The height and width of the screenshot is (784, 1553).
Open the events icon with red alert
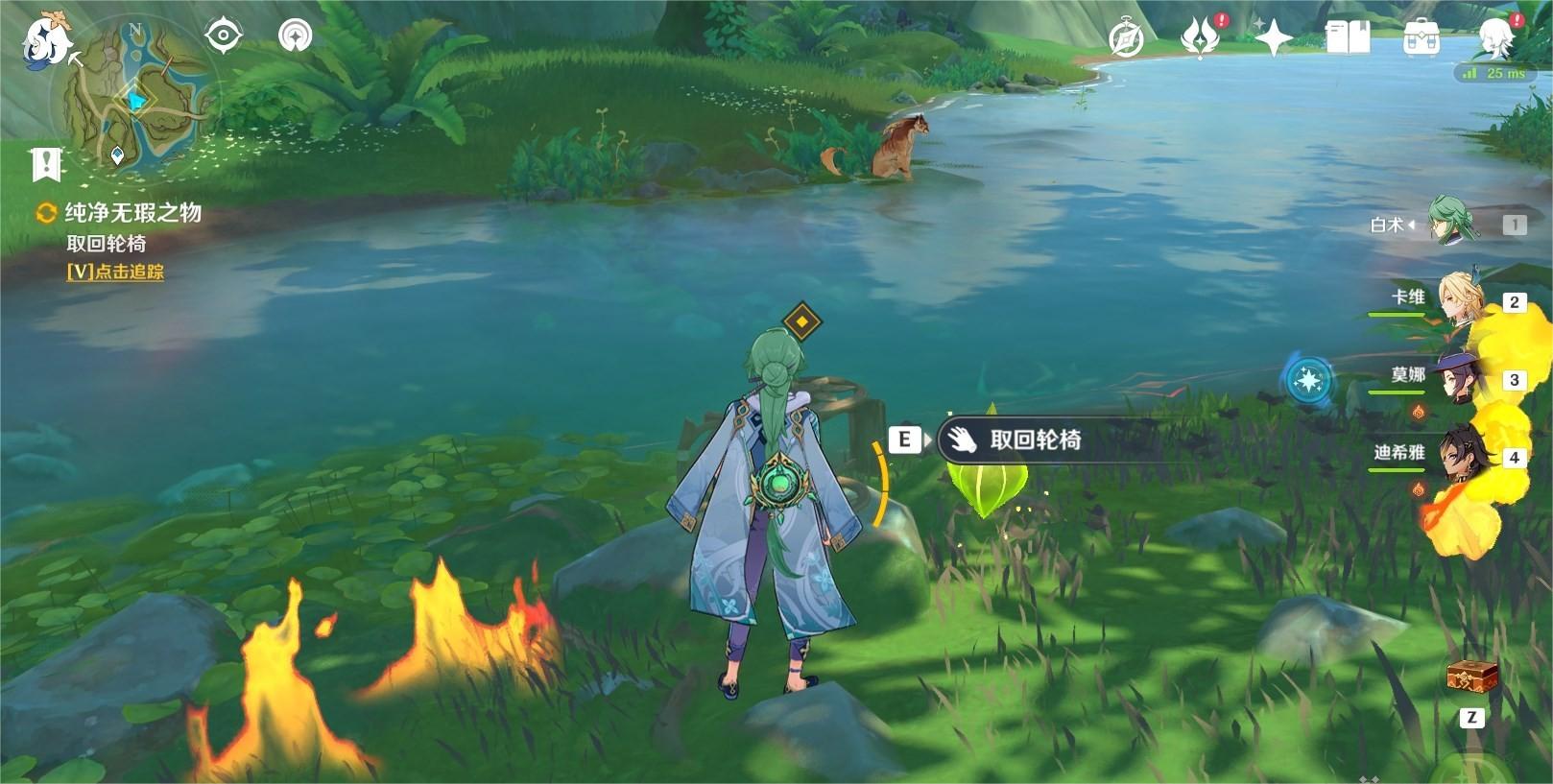1200,38
